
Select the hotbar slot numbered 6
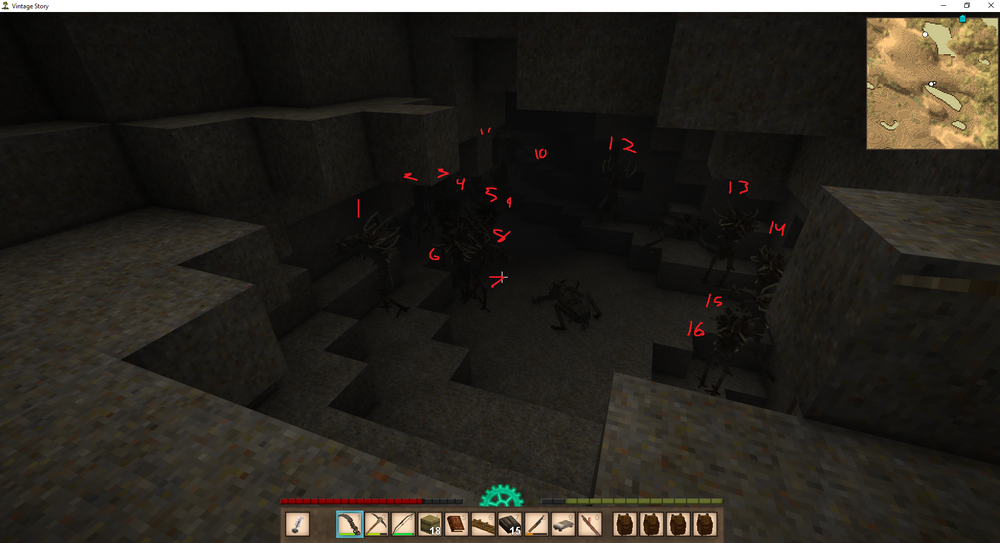pos(484,524)
